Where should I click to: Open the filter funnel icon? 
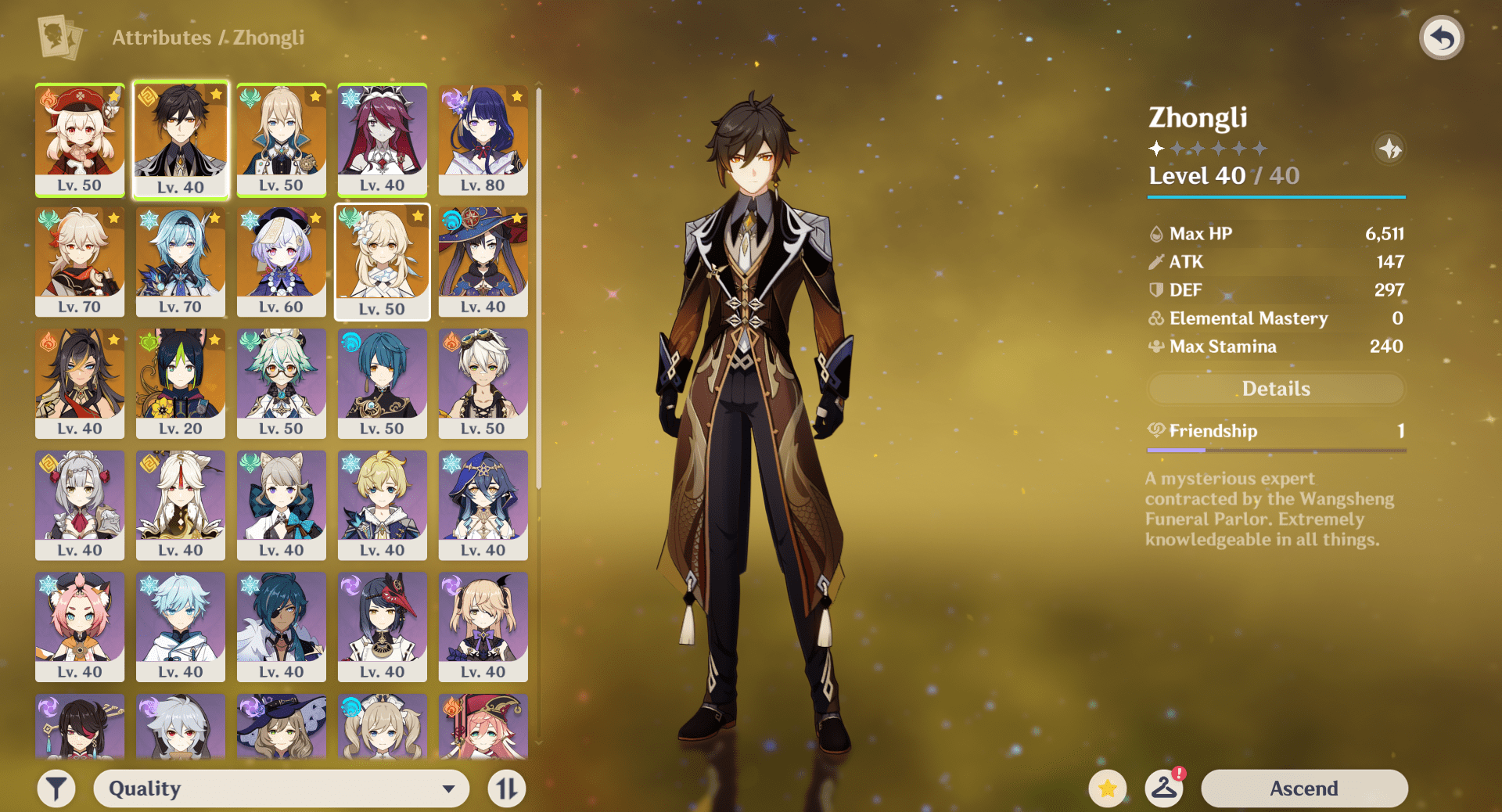[56, 788]
